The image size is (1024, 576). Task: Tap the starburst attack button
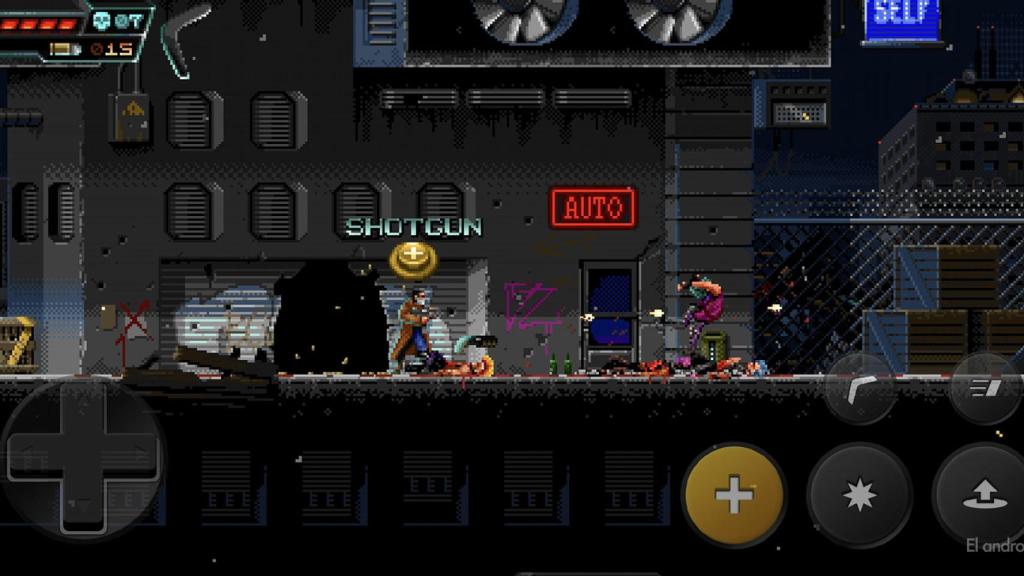[x=859, y=496]
